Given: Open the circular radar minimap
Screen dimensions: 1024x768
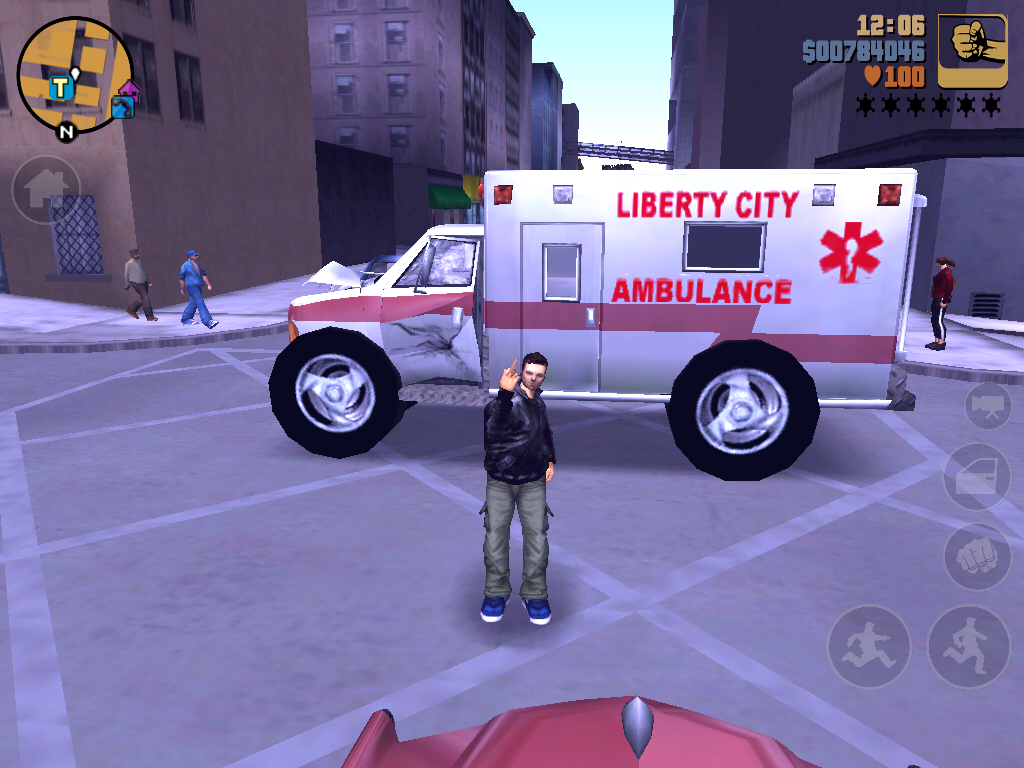Looking at the screenshot, I should pyautogui.click(x=75, y=75).
